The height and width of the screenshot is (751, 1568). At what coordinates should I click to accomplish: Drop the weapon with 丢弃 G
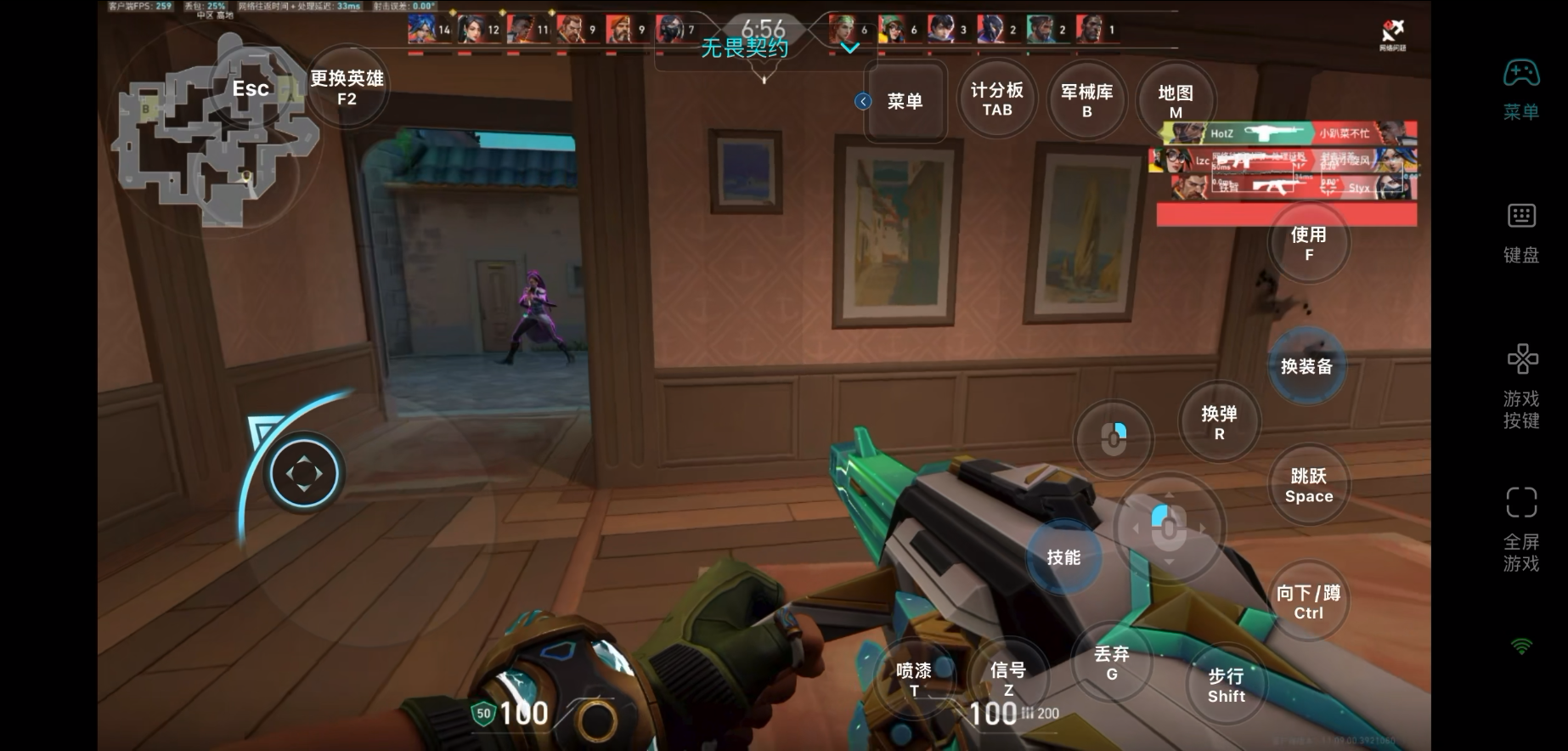coord(1111,663)
